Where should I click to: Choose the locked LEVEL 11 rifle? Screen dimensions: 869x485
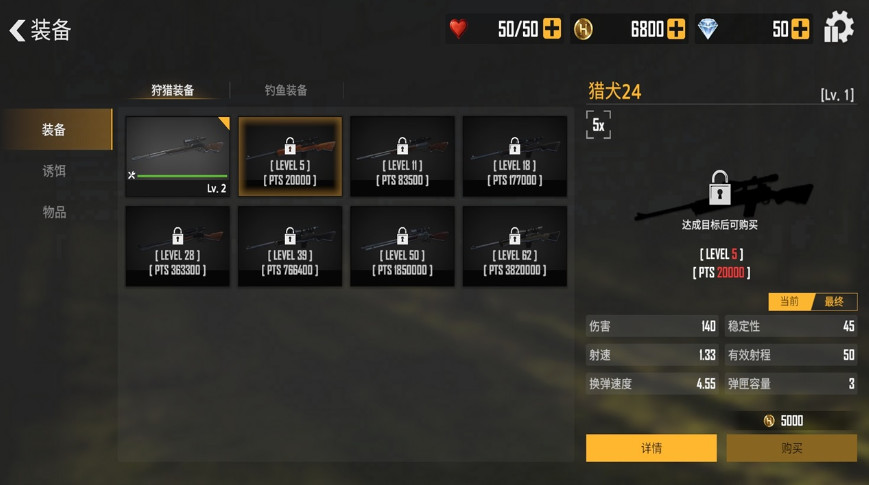coord(402,156)
